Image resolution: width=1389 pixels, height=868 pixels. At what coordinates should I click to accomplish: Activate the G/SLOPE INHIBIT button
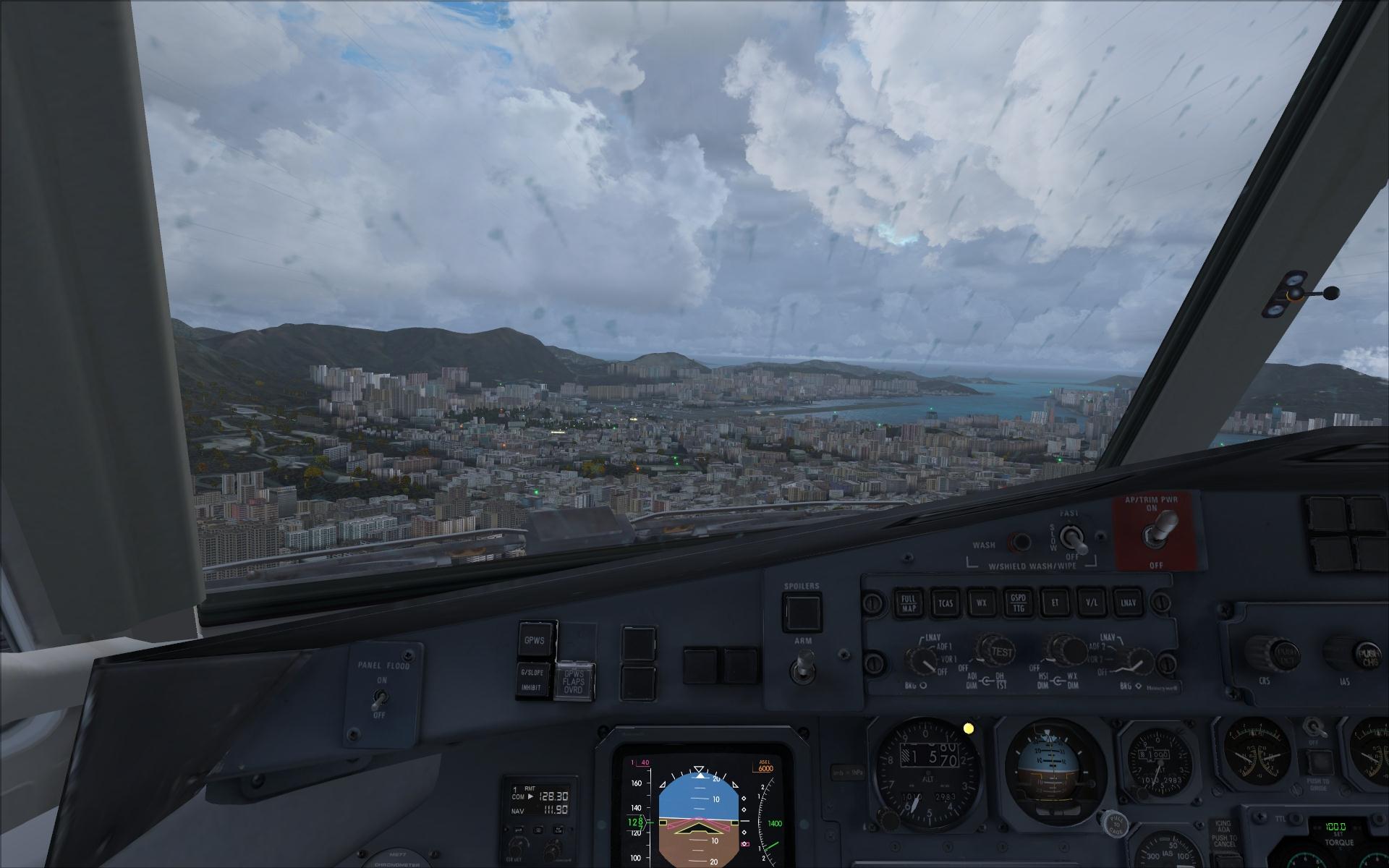[535, 681]
